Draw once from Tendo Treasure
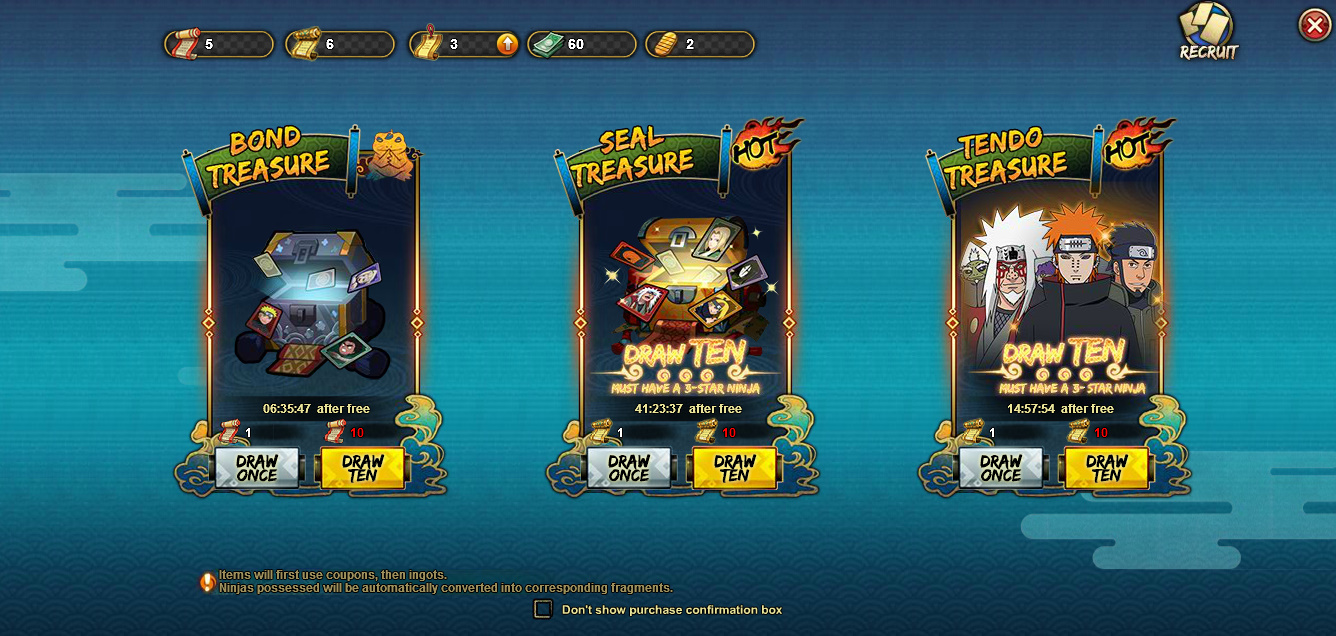Image resolution: width=1336 pixels, height=636 pixels. [x=1001, y=467]
